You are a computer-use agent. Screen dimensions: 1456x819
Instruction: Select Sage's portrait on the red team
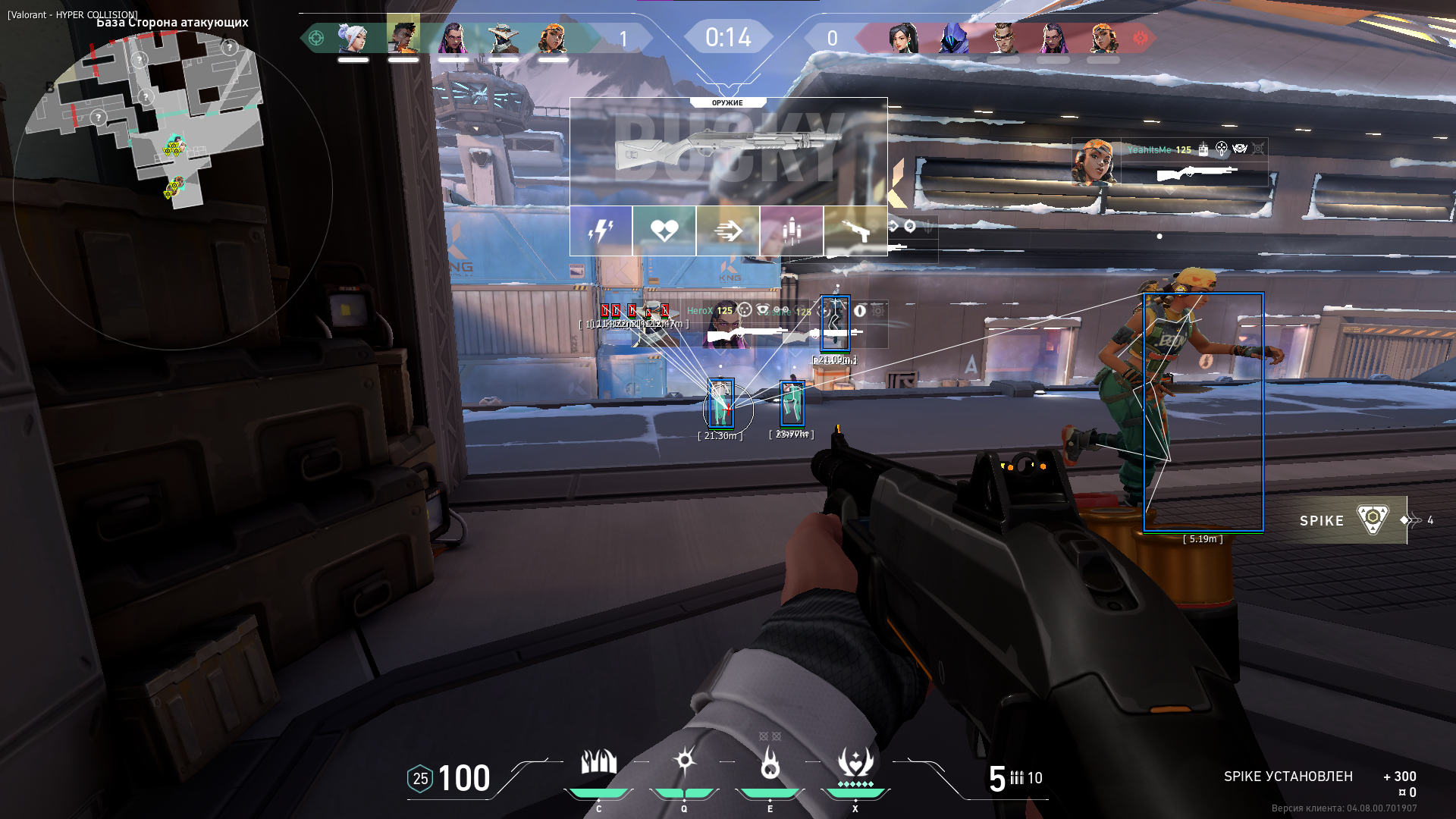[x=903, y=37]
